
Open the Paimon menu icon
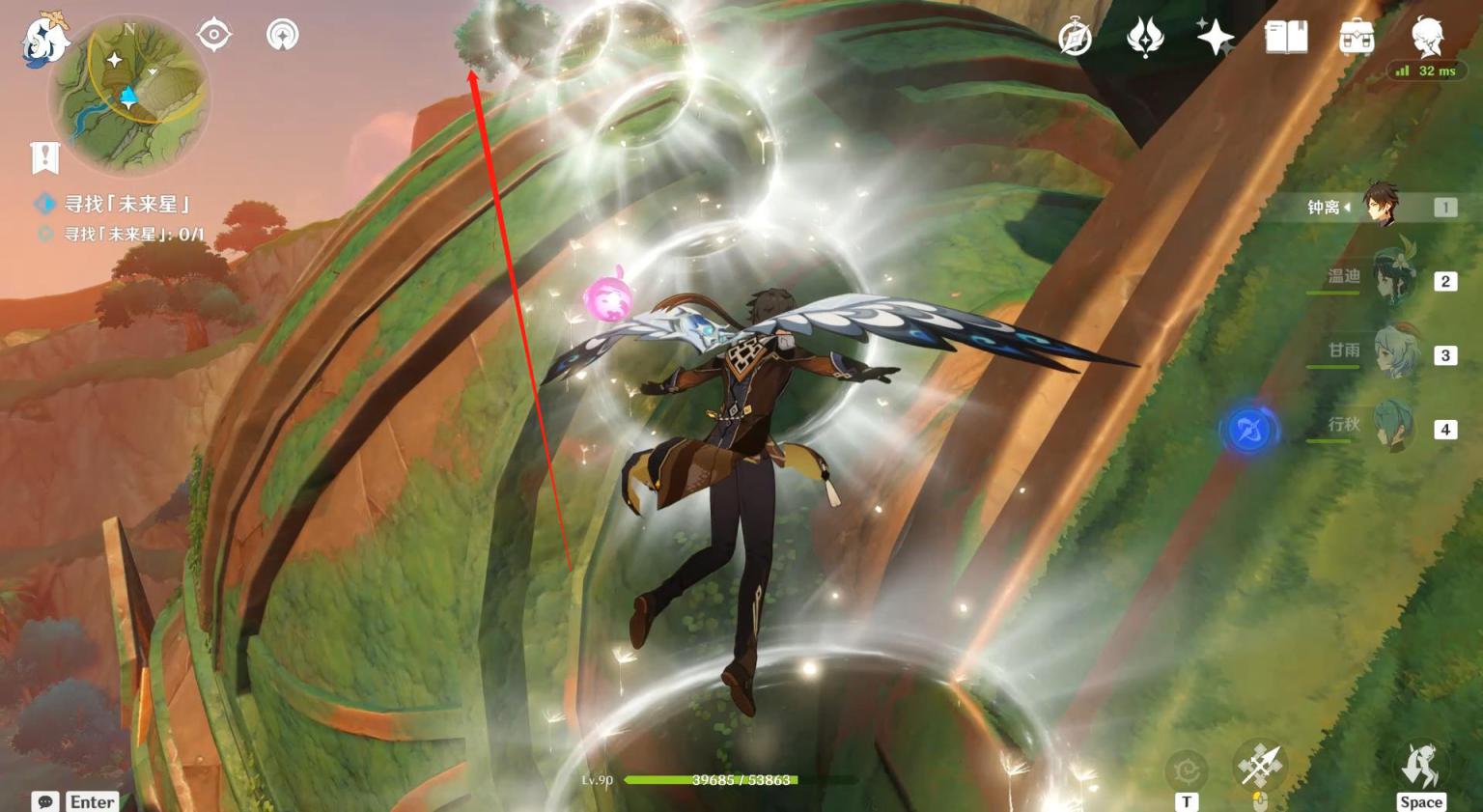click(45, 39)
